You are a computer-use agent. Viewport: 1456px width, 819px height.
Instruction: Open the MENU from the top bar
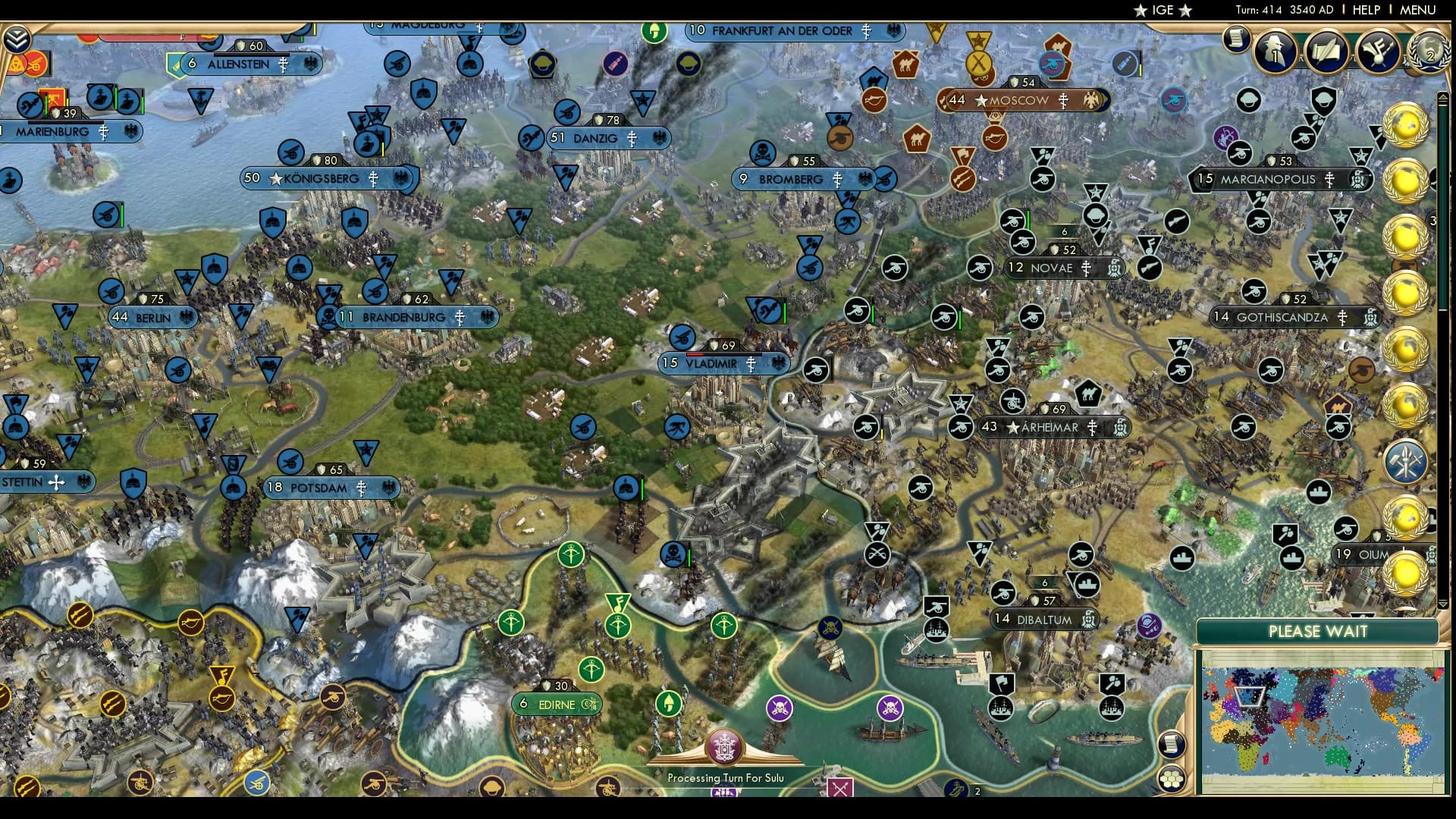(x=1420, y=11)
